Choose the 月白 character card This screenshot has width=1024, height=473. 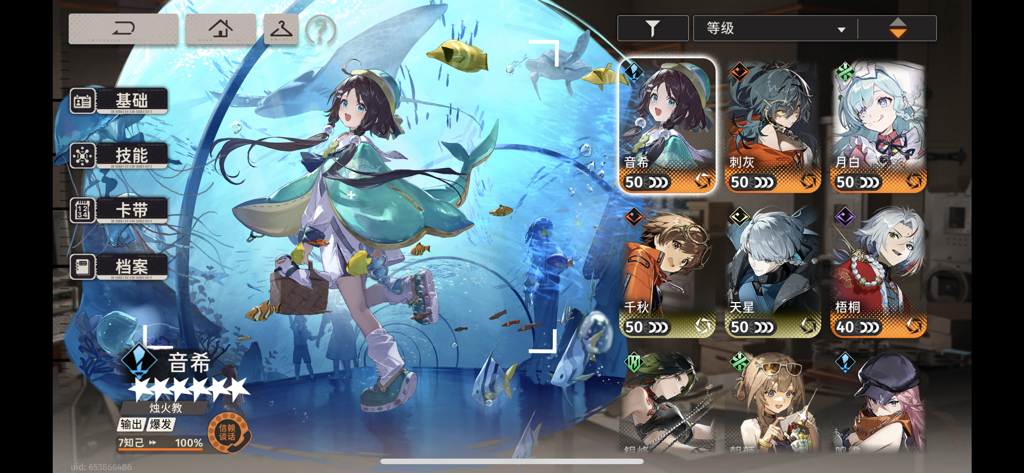tap(880, 125)
